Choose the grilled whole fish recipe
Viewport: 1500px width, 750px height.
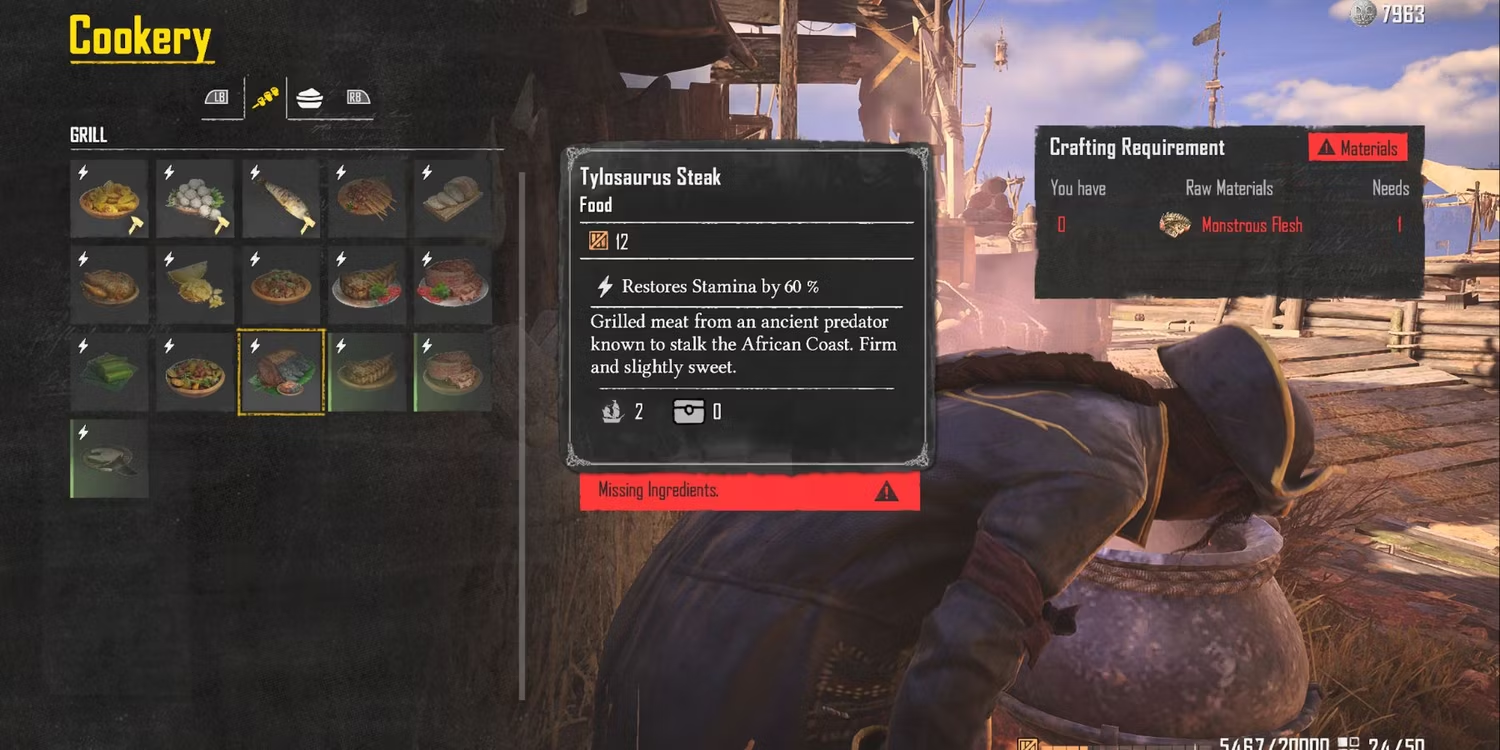point(281,198)
